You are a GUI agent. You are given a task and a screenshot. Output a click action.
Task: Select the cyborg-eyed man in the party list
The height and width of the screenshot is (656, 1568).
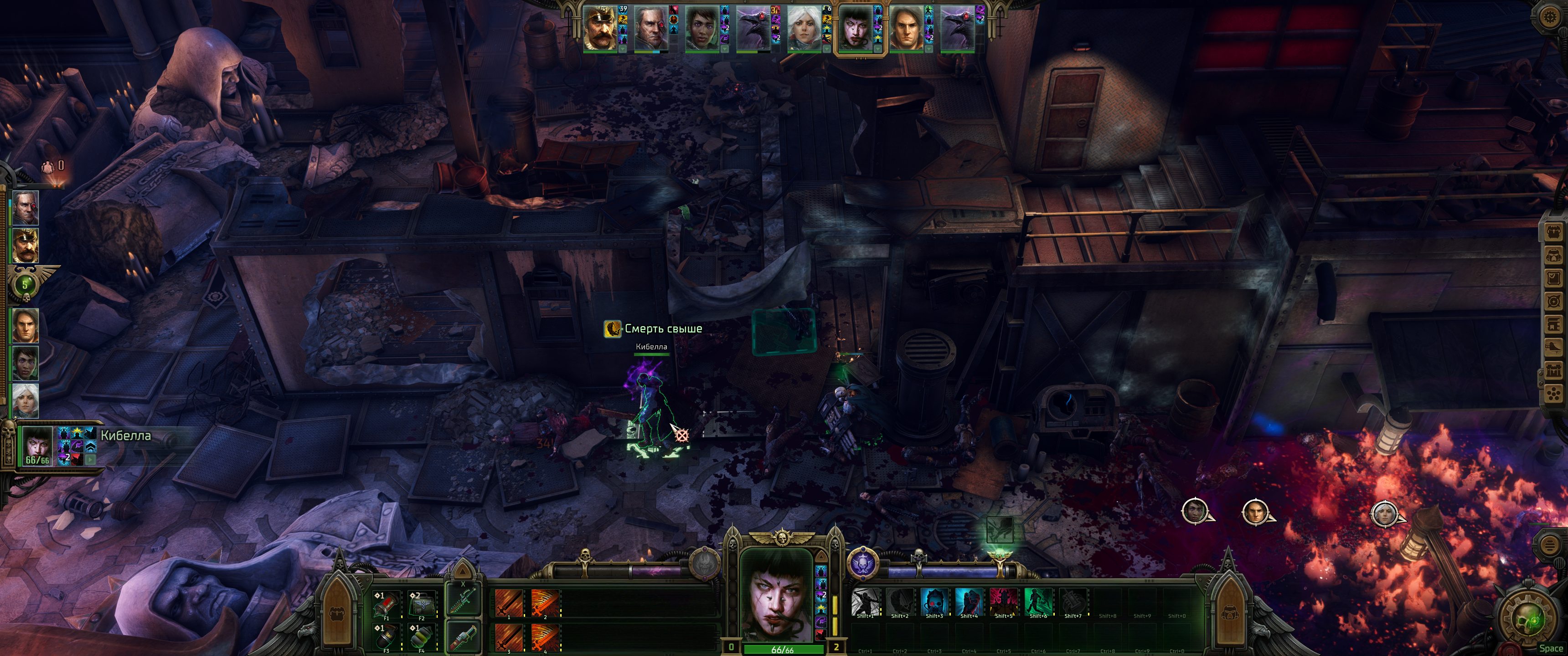26,208
